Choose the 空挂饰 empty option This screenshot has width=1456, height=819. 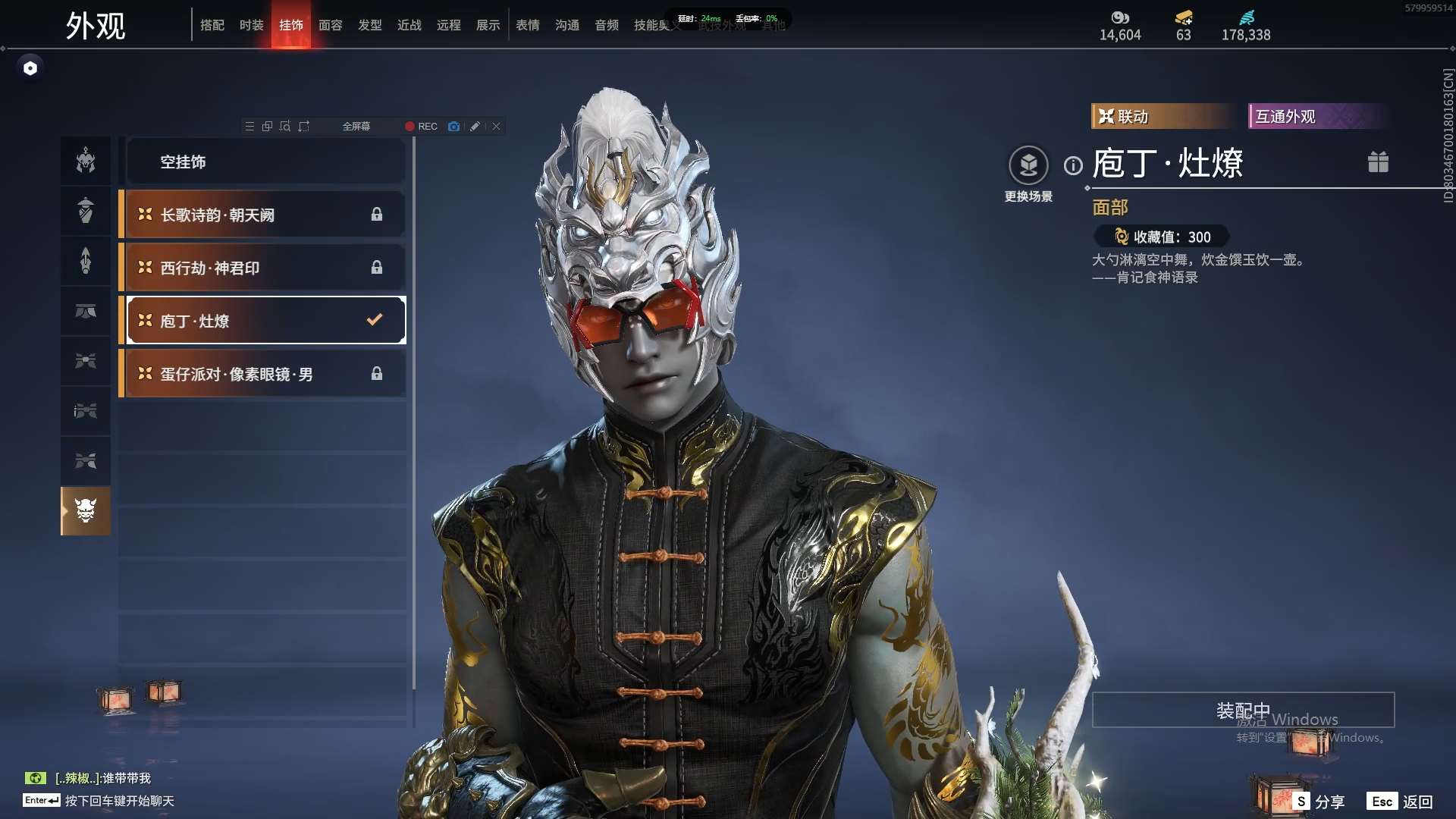tap(265, 162)
